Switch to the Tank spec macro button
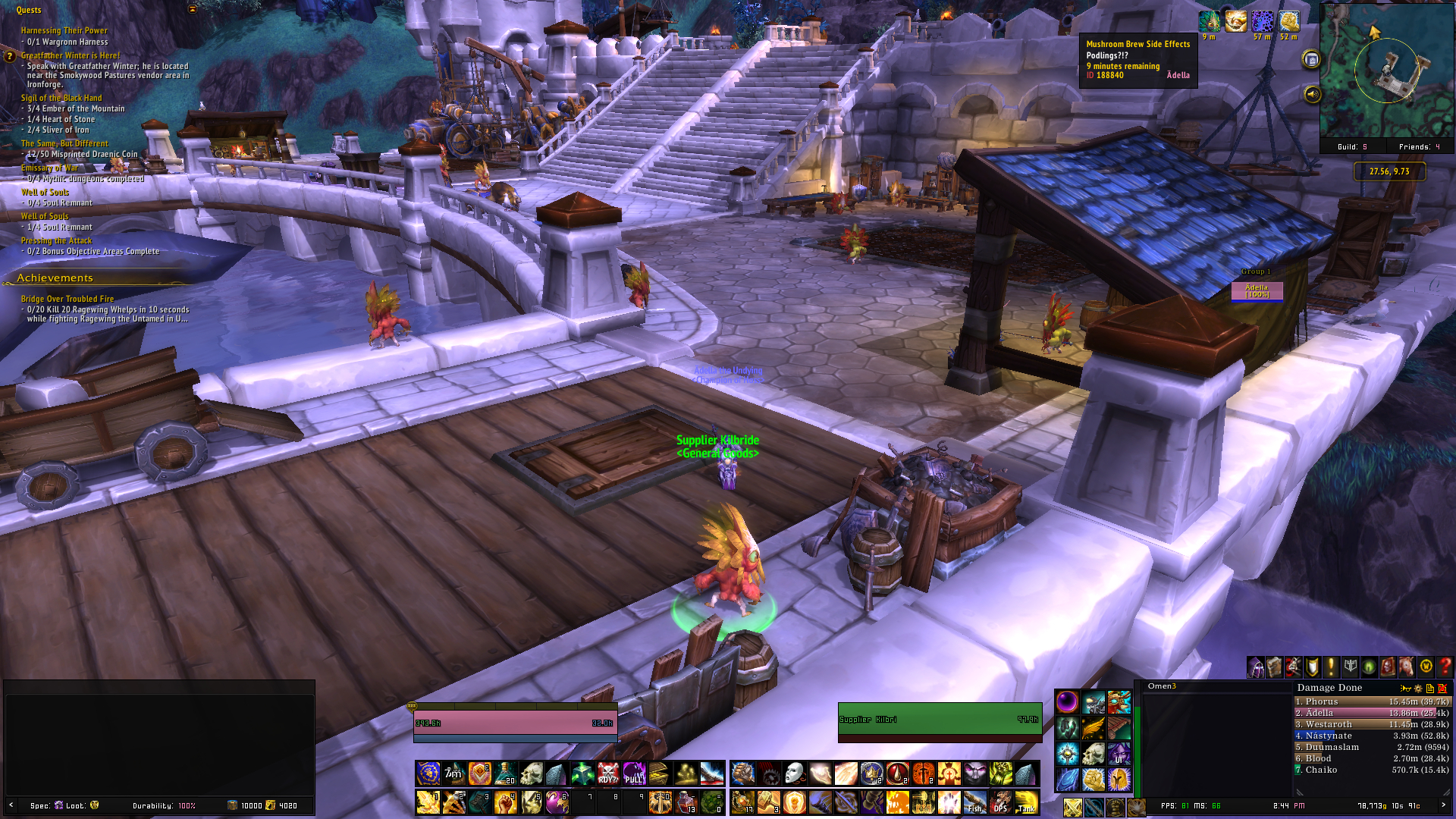This screenshot has width=1456, height=819. [1026, 802]
